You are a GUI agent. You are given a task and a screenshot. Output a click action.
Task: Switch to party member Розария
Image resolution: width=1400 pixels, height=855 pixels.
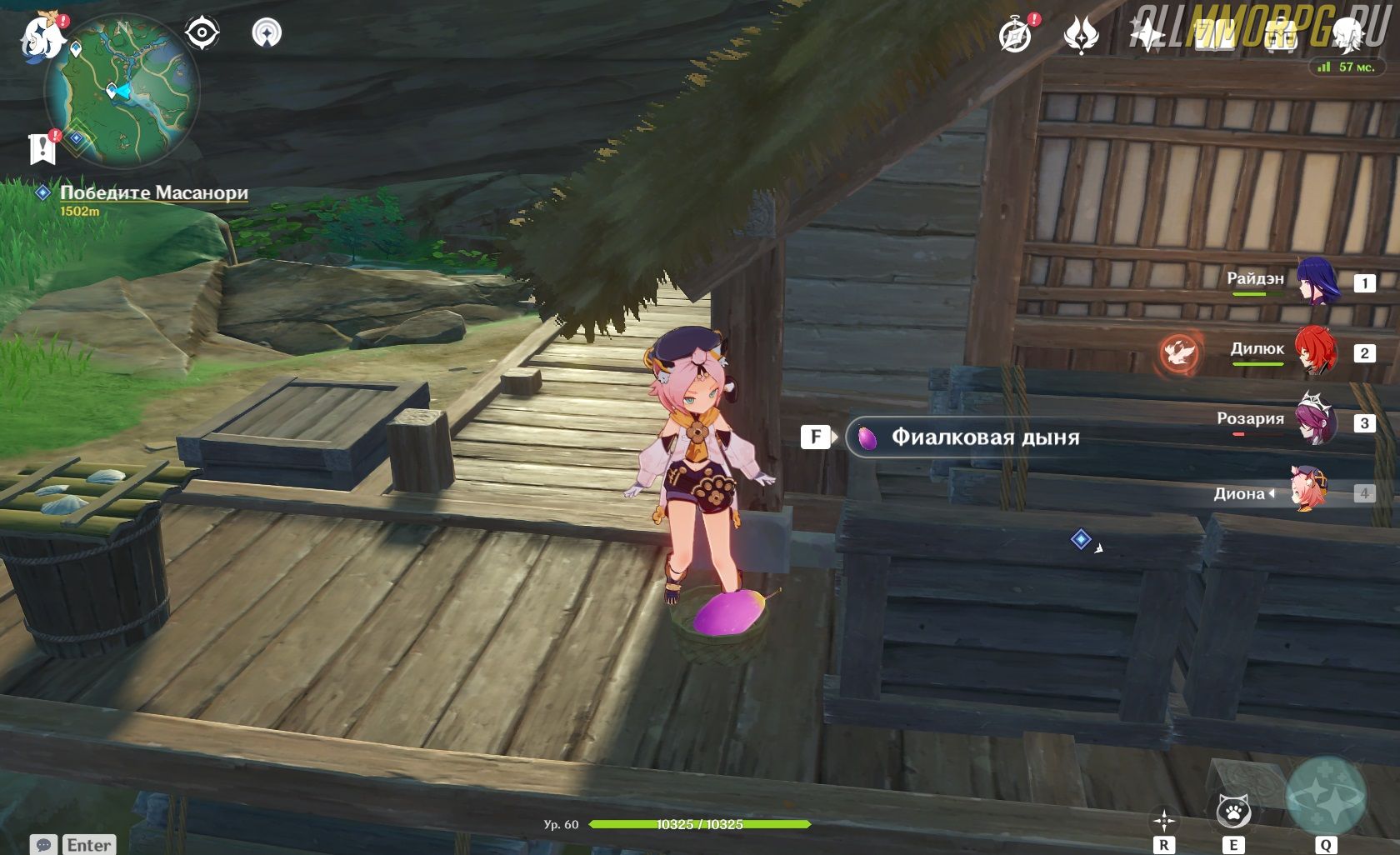click(1317, 422)
